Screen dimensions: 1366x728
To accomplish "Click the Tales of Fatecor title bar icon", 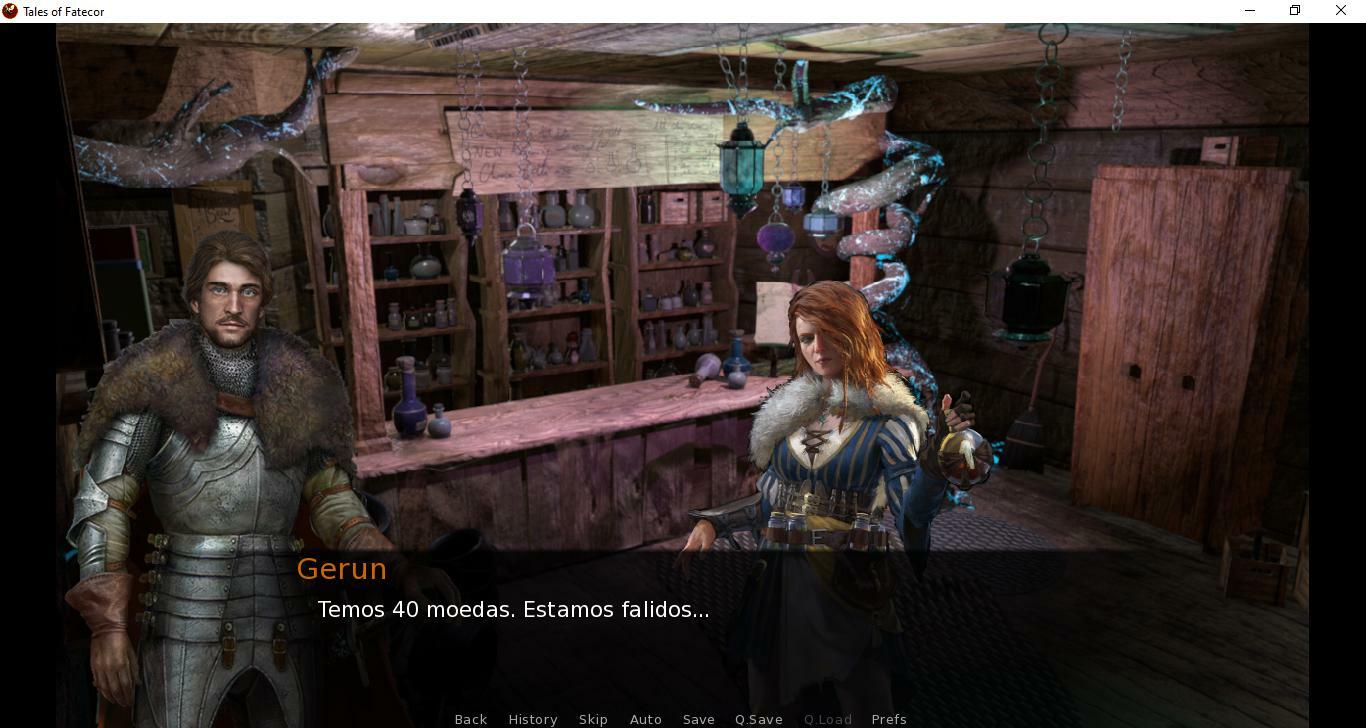I will (11, 11).
